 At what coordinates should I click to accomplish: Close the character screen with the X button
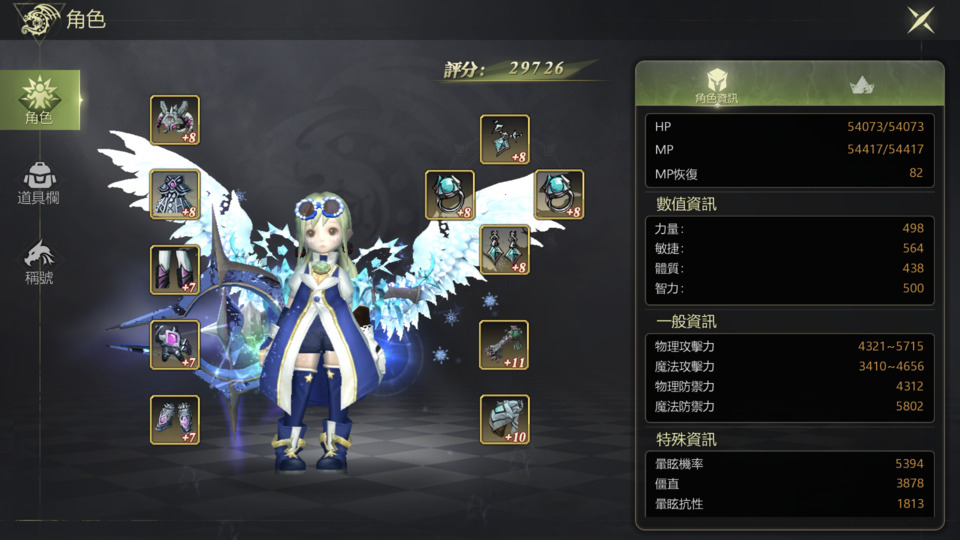click(x=921, y=21)
